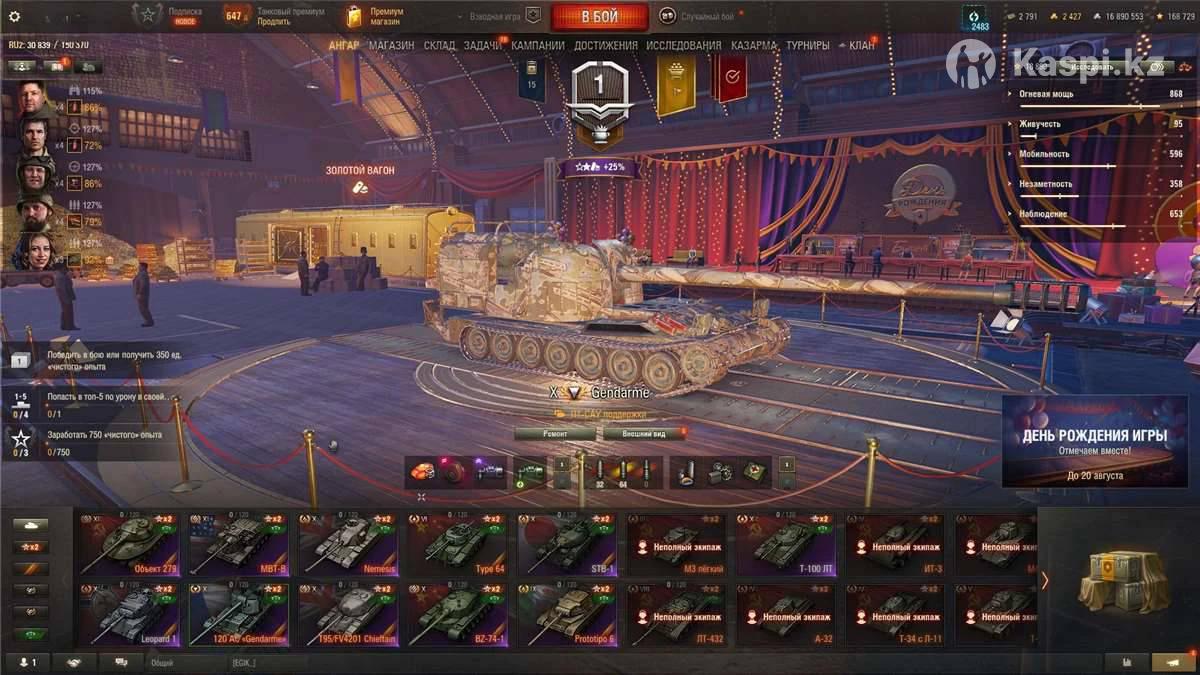Open the День рождения игры event banner
This screenshot has height=675, width=1200.
(x=1094, y=441)
